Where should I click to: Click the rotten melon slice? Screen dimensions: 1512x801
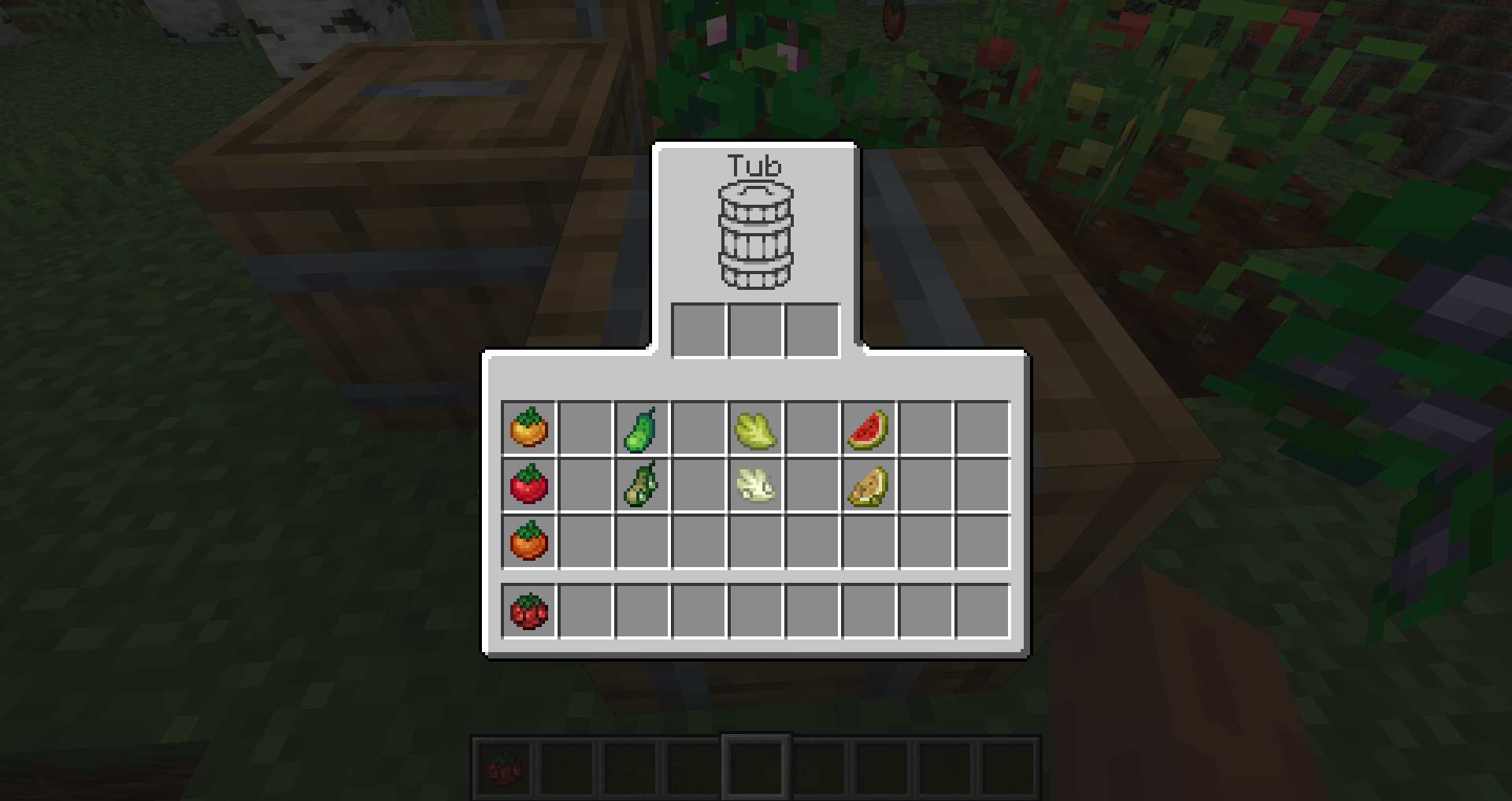[x=869, y=486]
